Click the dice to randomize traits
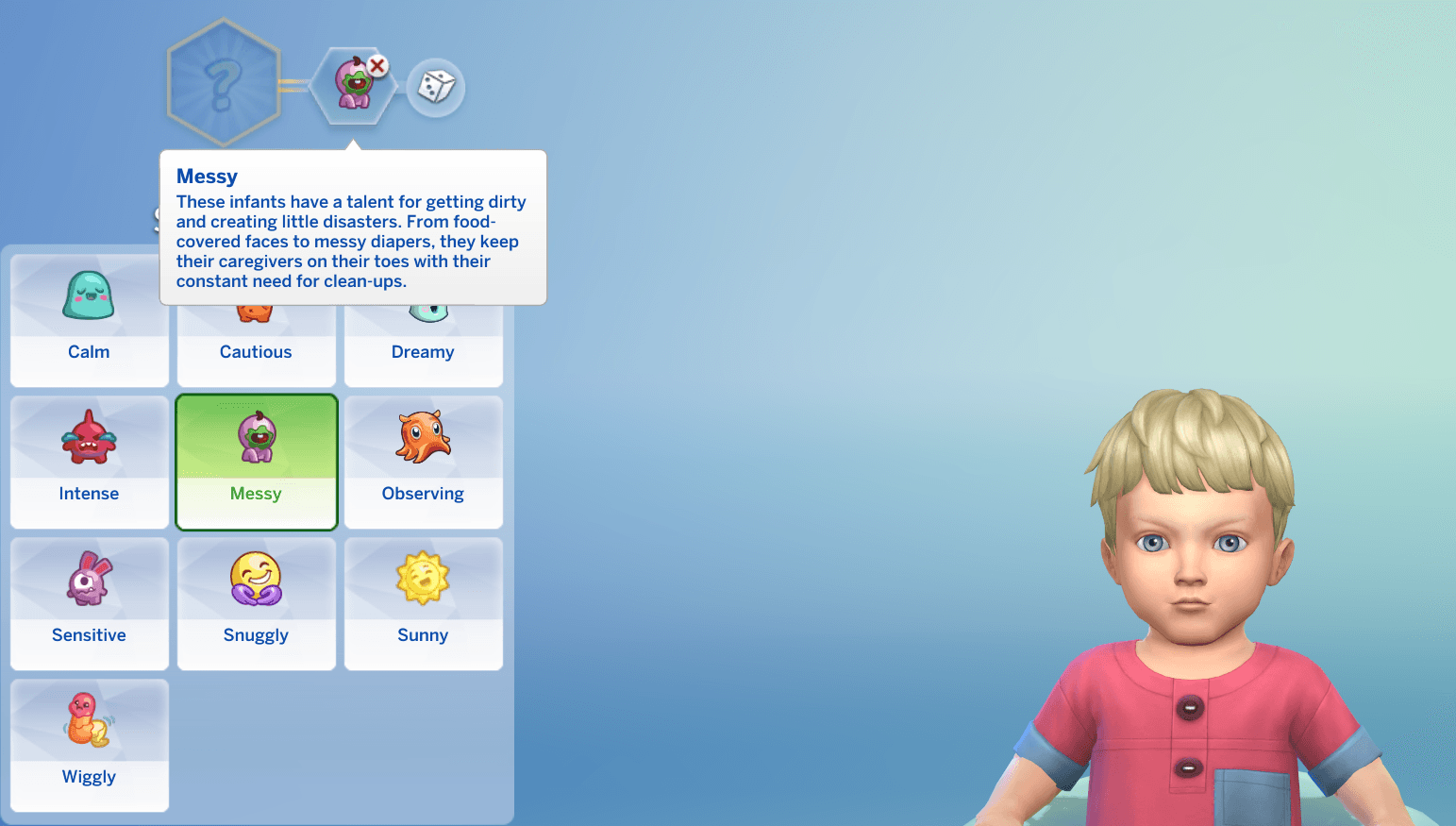This screenshot has height=826, width=1456. (x=436, y=87)
